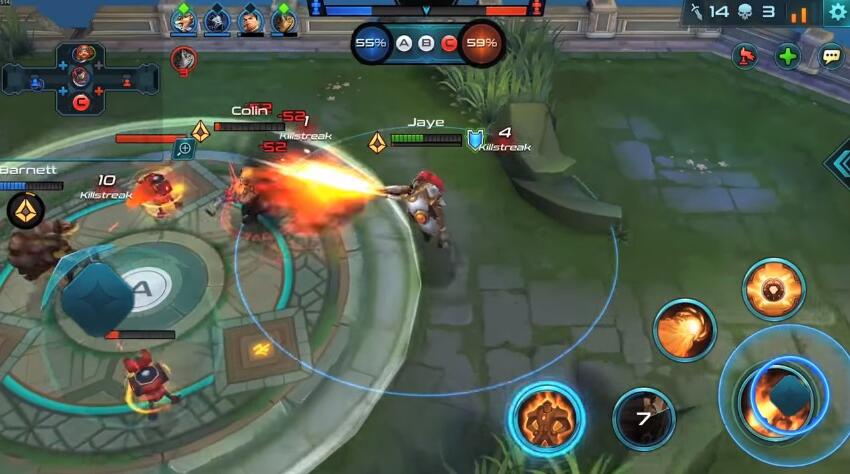Select the first teammate portrait on top bar
850x474 pixels.
(x=183, y=19)
